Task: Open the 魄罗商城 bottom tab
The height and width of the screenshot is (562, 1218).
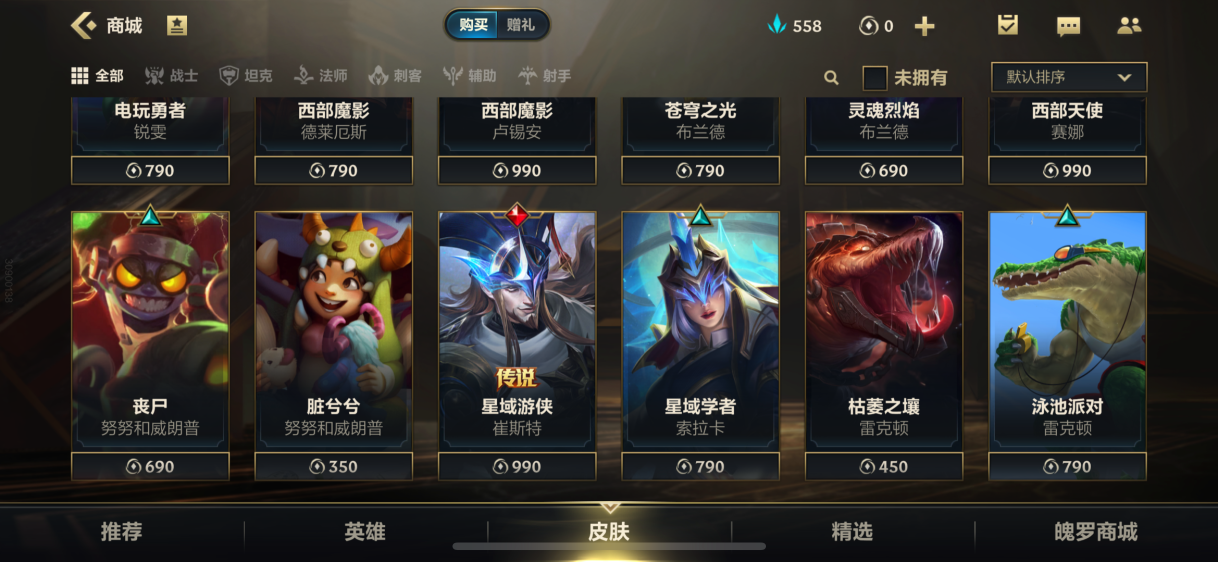Action: point(1096,532)
